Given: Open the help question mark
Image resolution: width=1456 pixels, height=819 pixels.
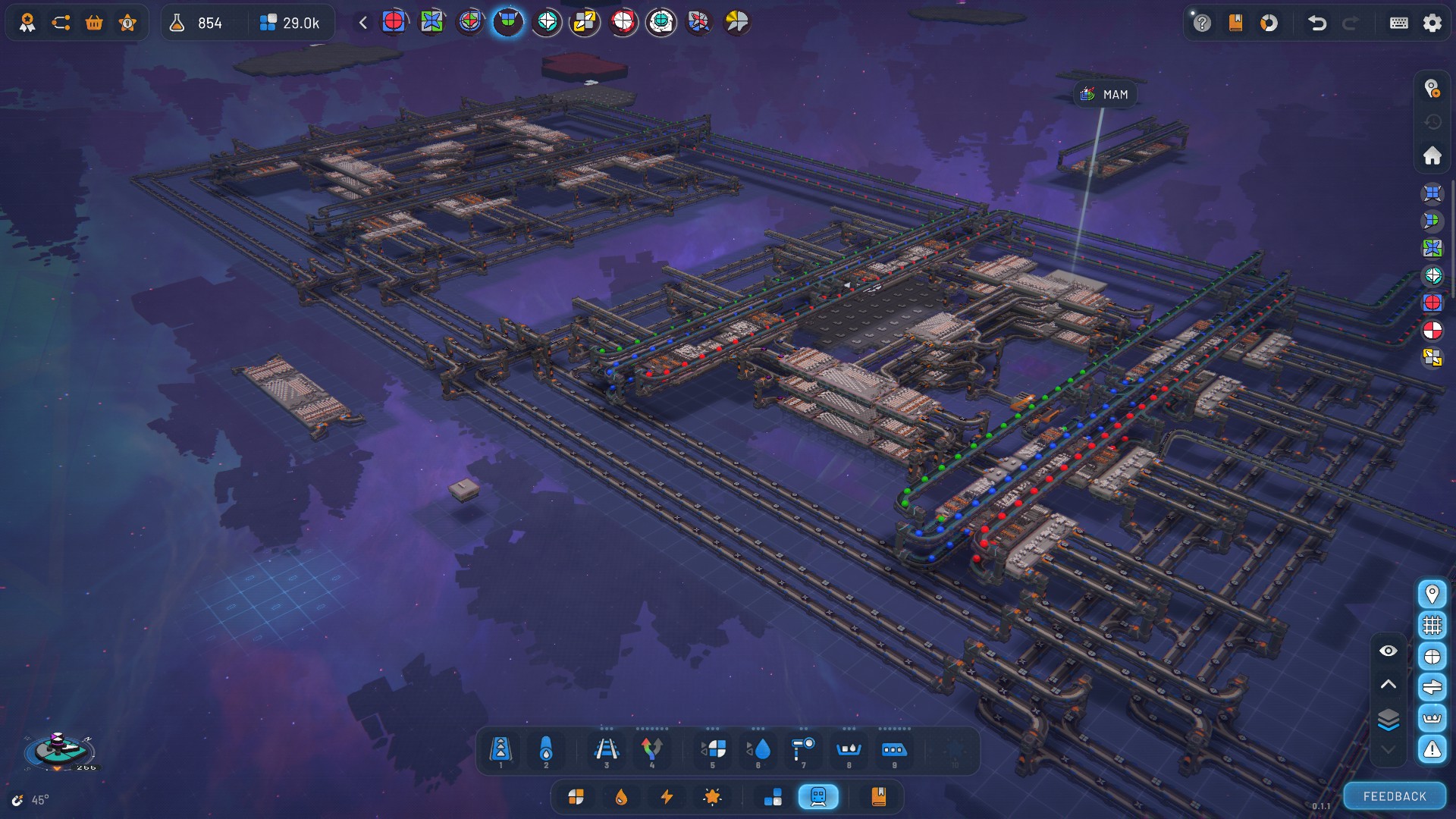Looking at the screenshot, I should [x=1202, y=23].
